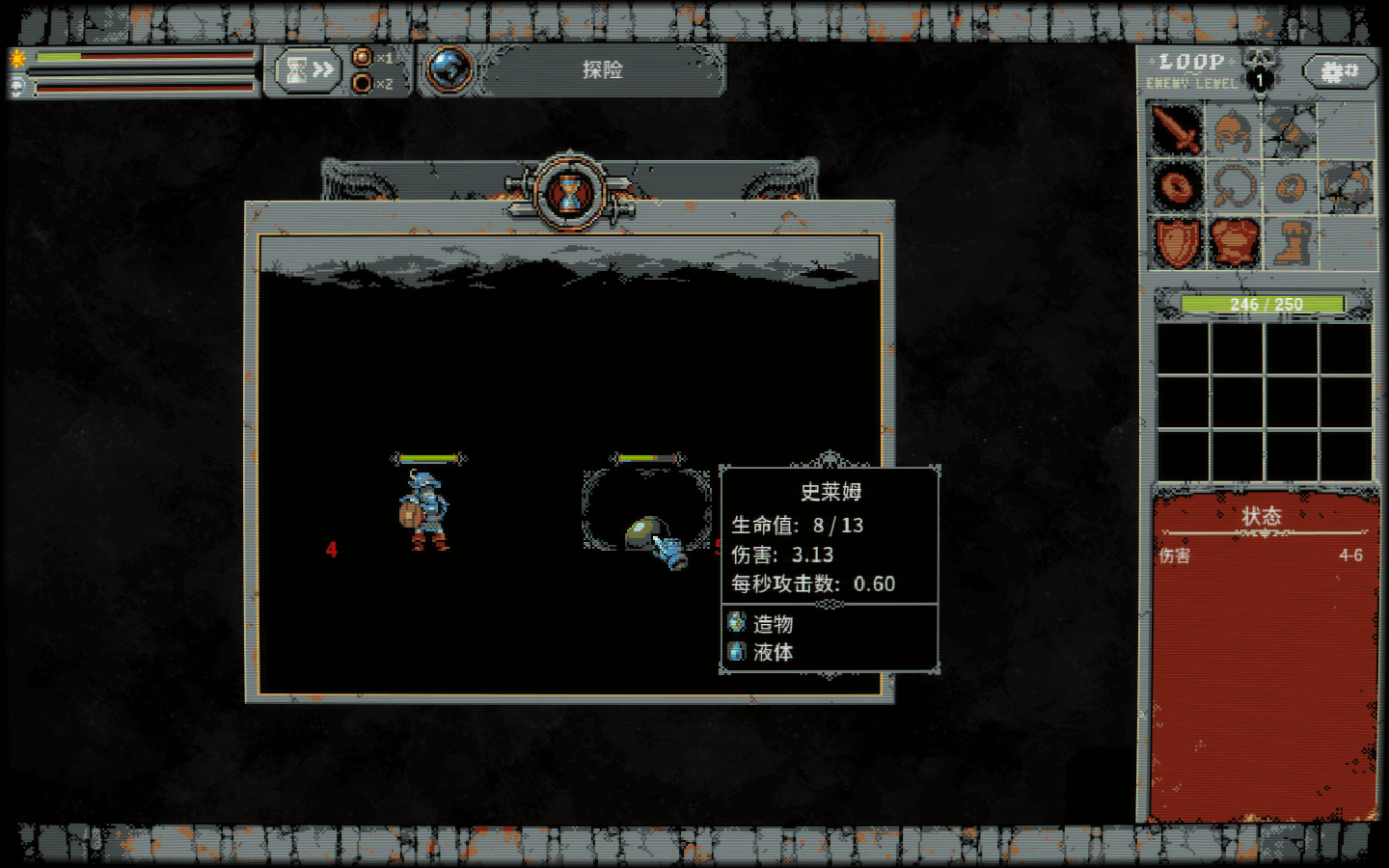Select the equipped shield slot
Screen dimensions: 1389x868
(1177, 241)
